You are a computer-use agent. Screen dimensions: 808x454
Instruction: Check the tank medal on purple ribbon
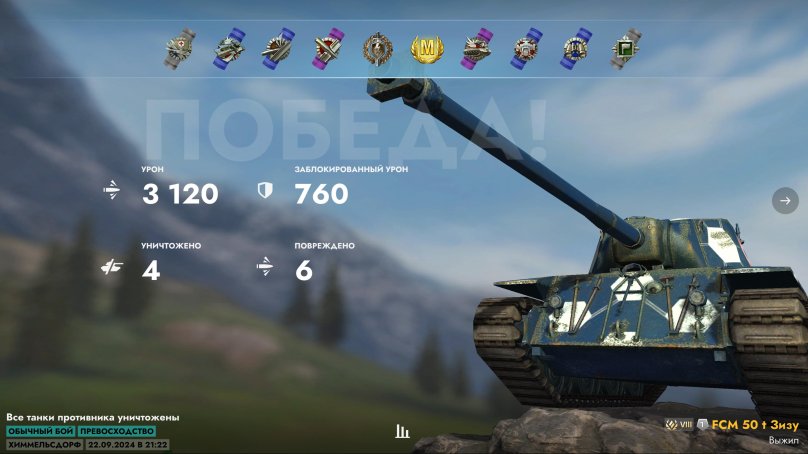tap(476, 48)
